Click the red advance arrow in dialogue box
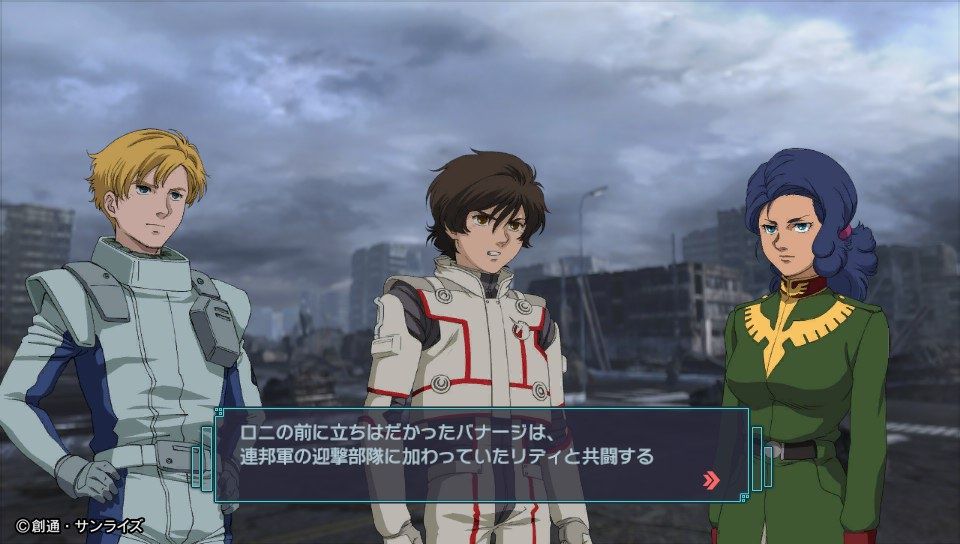The height and width of the screenshot is (544, 960). tap(711, 480)
